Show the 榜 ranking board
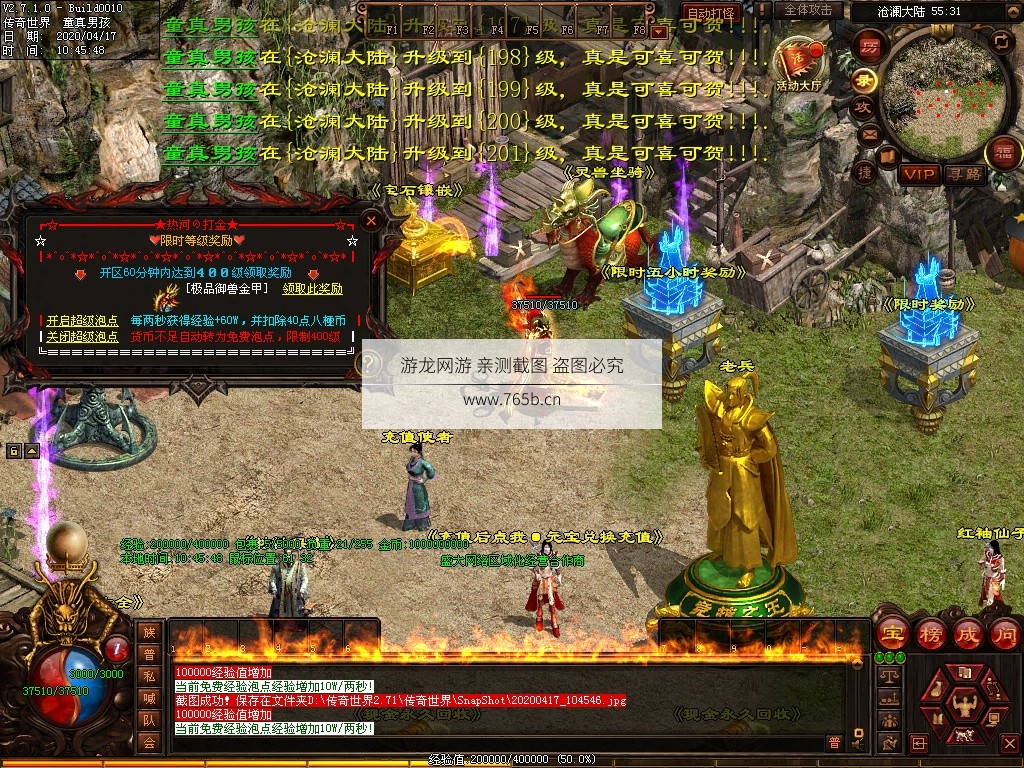This screenshot has width=1024, height=768. (x=930, y=633)
